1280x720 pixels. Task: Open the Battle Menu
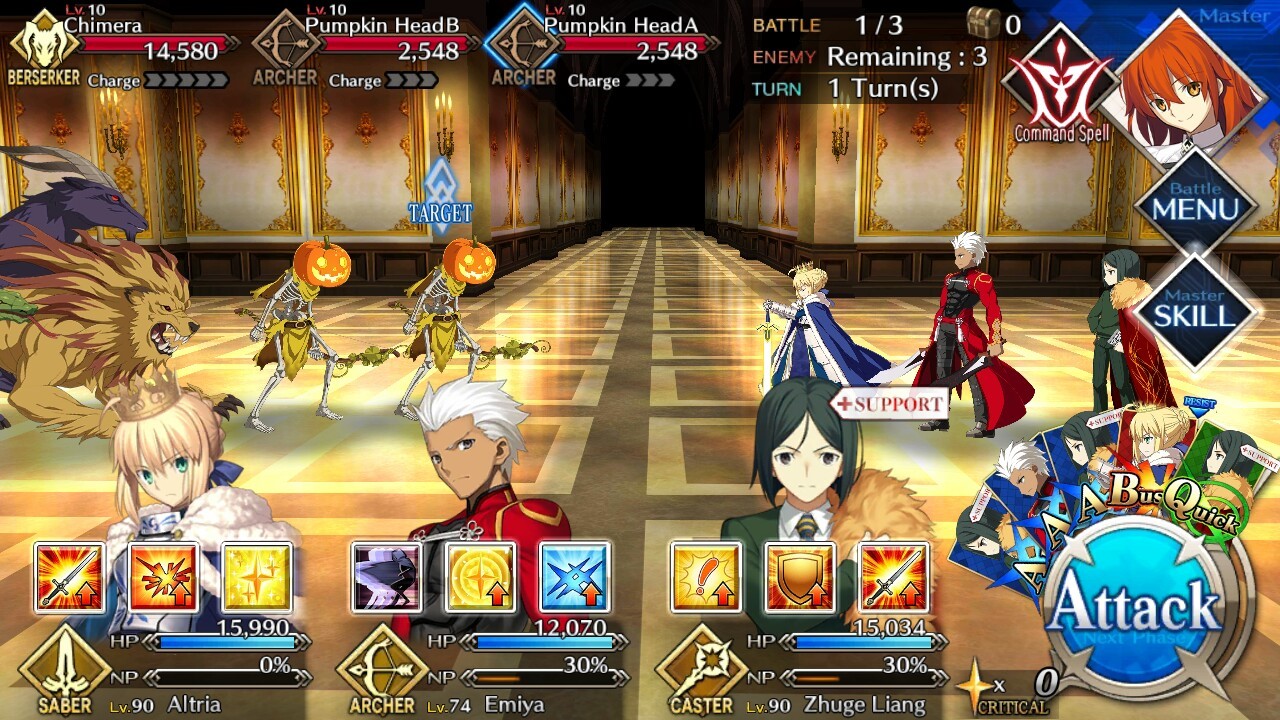click(1195, 202)
